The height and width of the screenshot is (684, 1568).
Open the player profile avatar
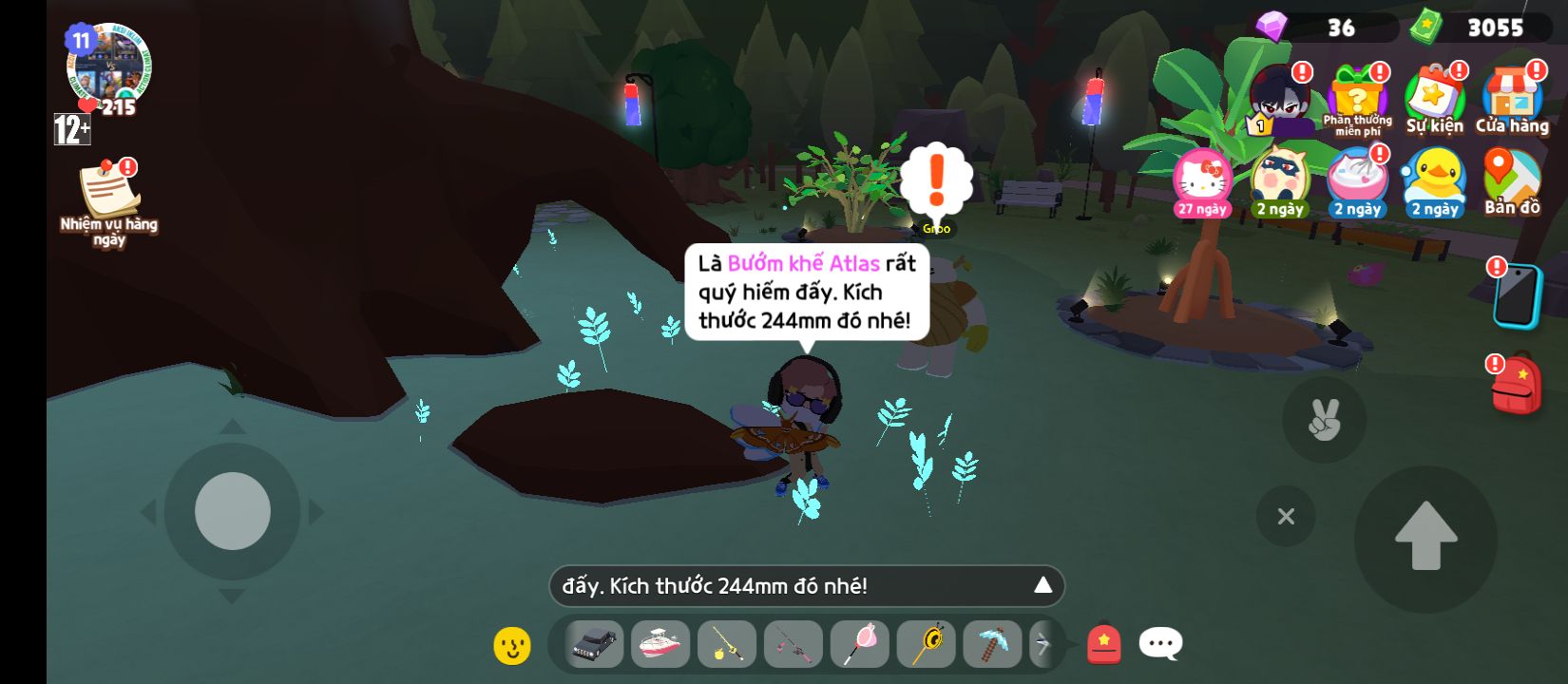click(x=108, y=65)
